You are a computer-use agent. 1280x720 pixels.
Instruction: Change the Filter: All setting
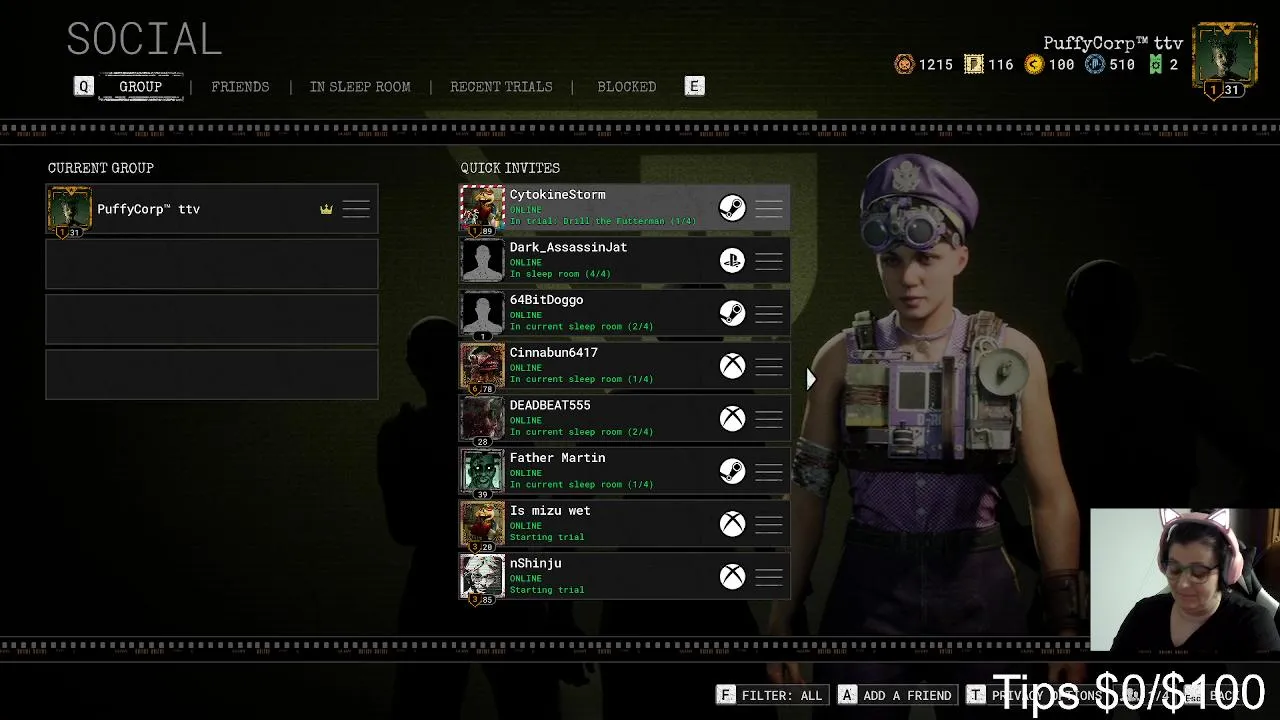pyautogui.click(x=771, y=695)
